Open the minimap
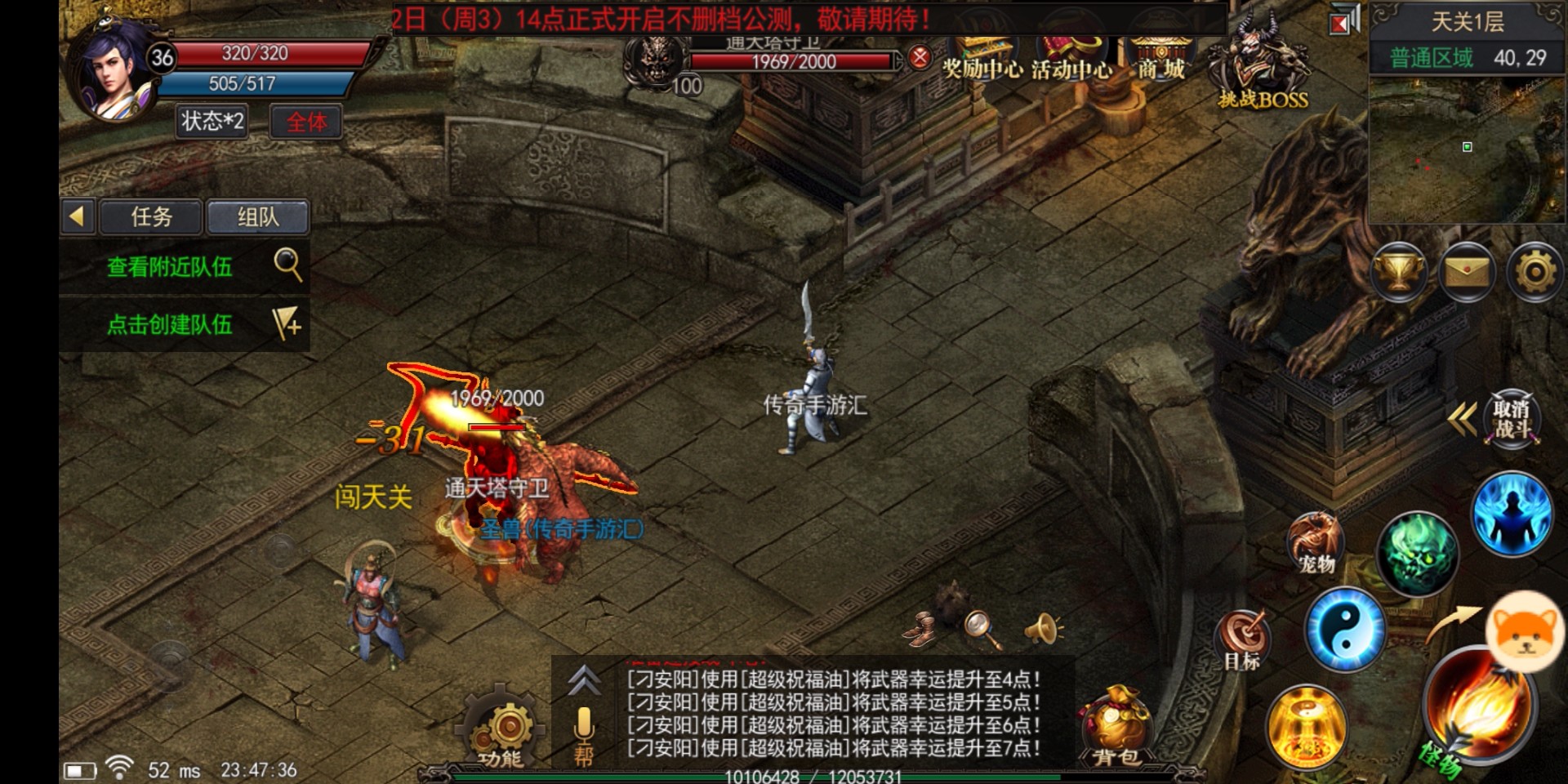1568x784 pixels. (x=1467, y=151)
